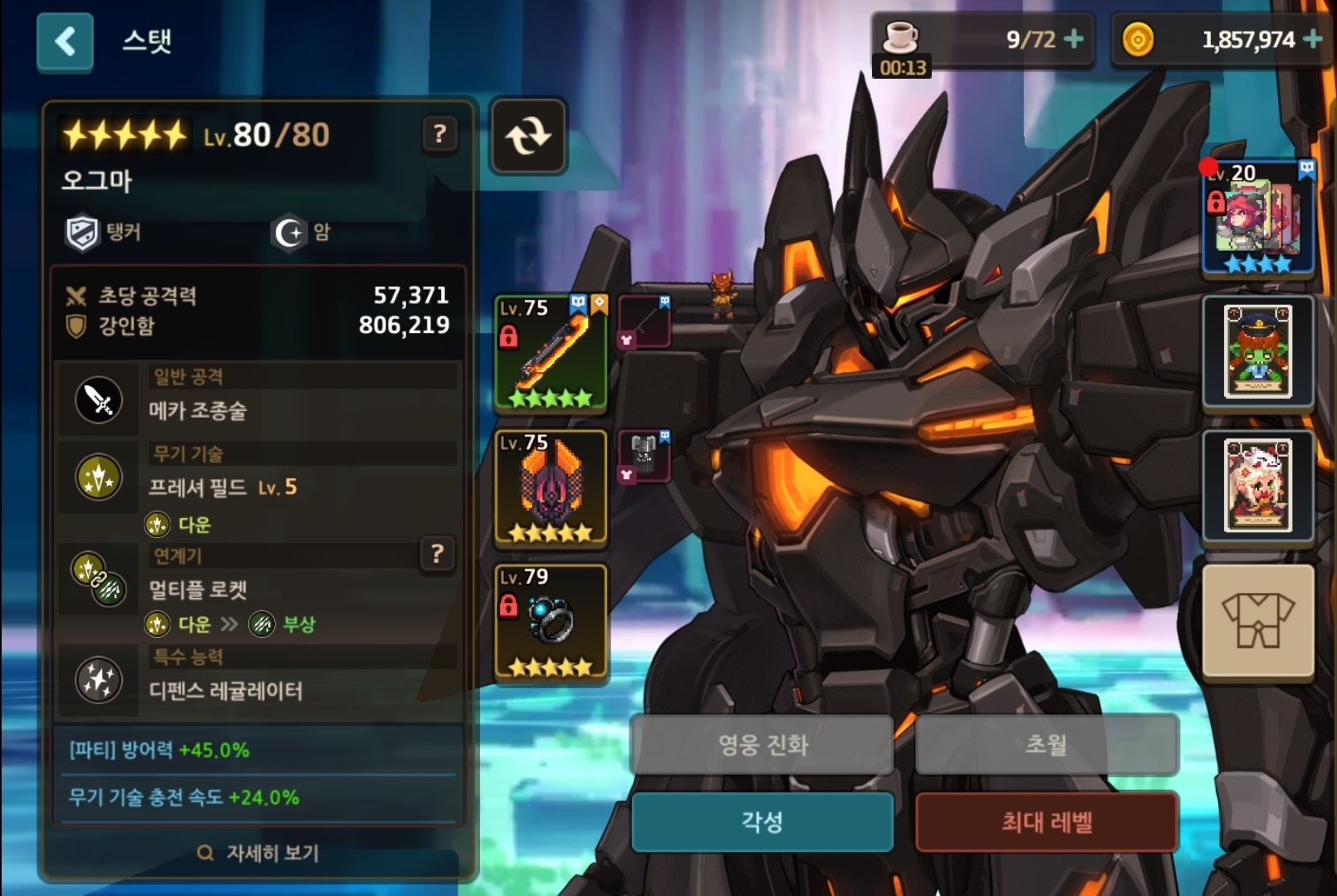Tap the swap hero arrows button

pyautogui.click(x=528, y=135)
